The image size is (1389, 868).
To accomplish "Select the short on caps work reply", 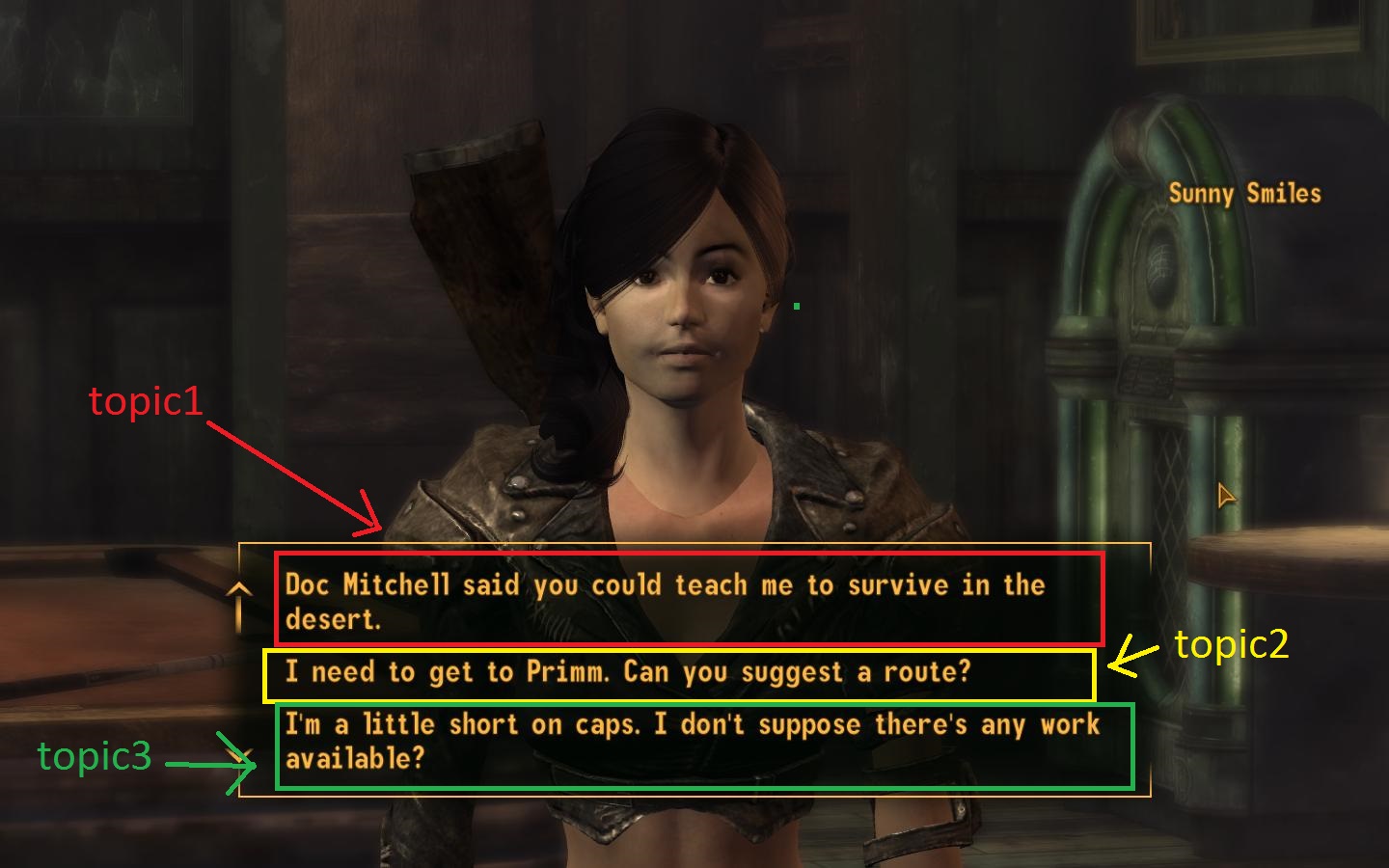I will point(691,742).
